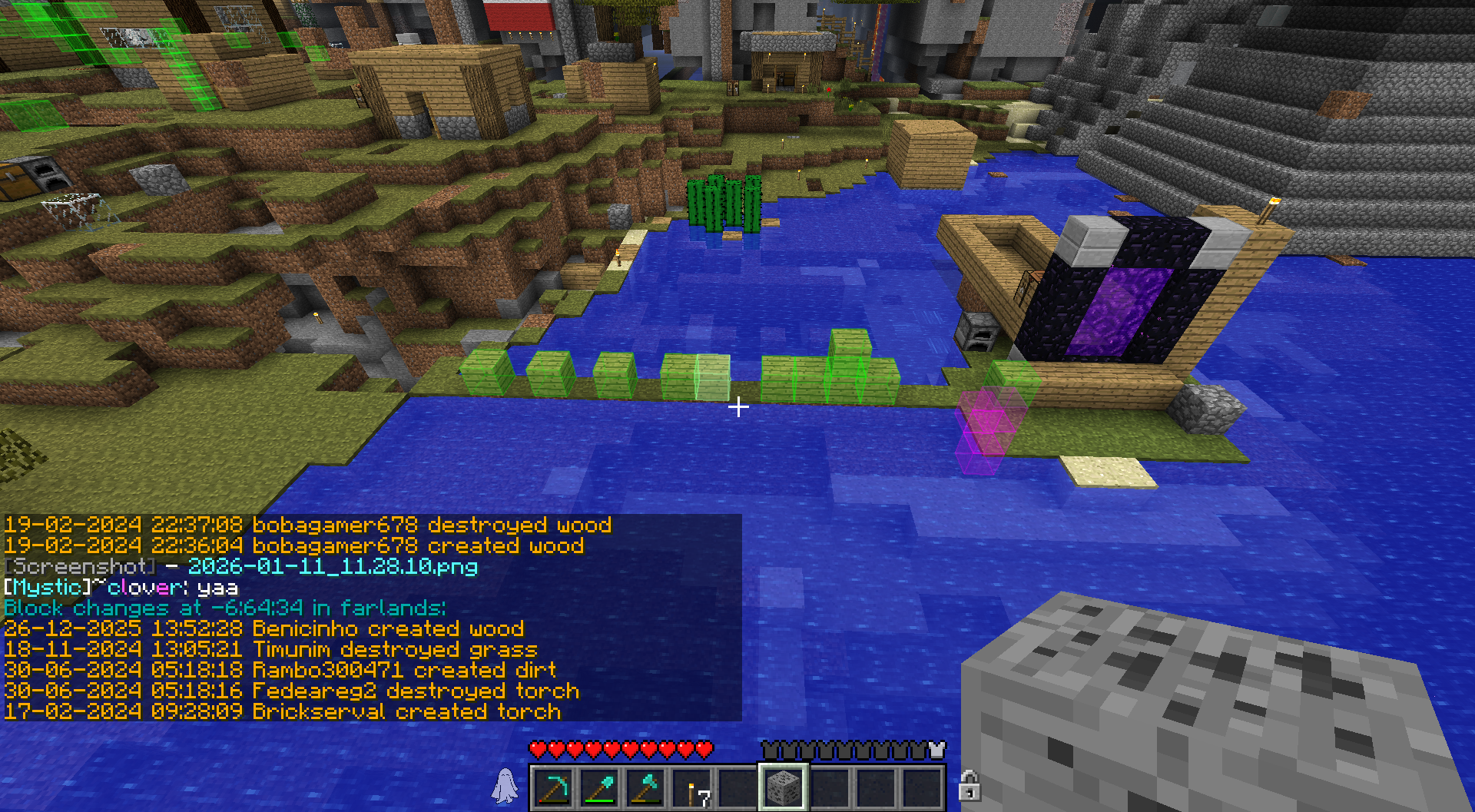Select the torch stack slot
This screenshot has height=812, width=1475.
pos(691,788)
